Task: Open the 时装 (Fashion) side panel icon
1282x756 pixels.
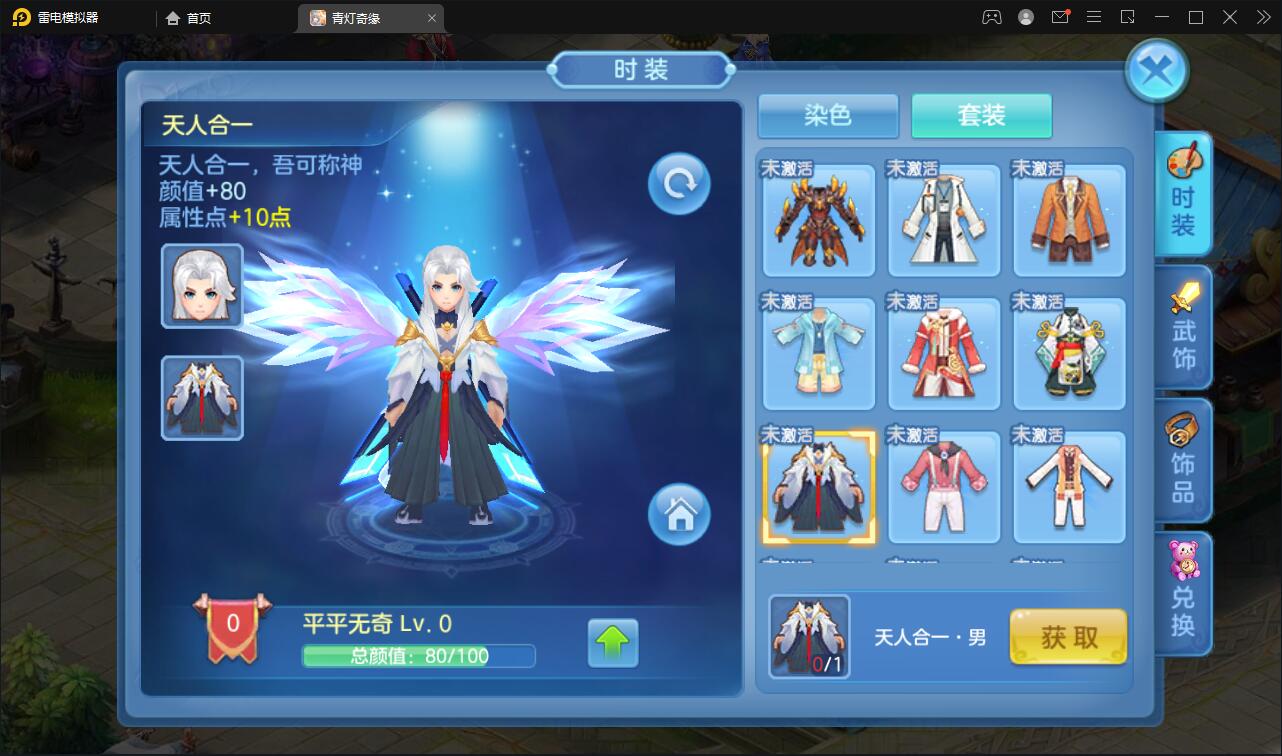Action: tap(1184, 193)
